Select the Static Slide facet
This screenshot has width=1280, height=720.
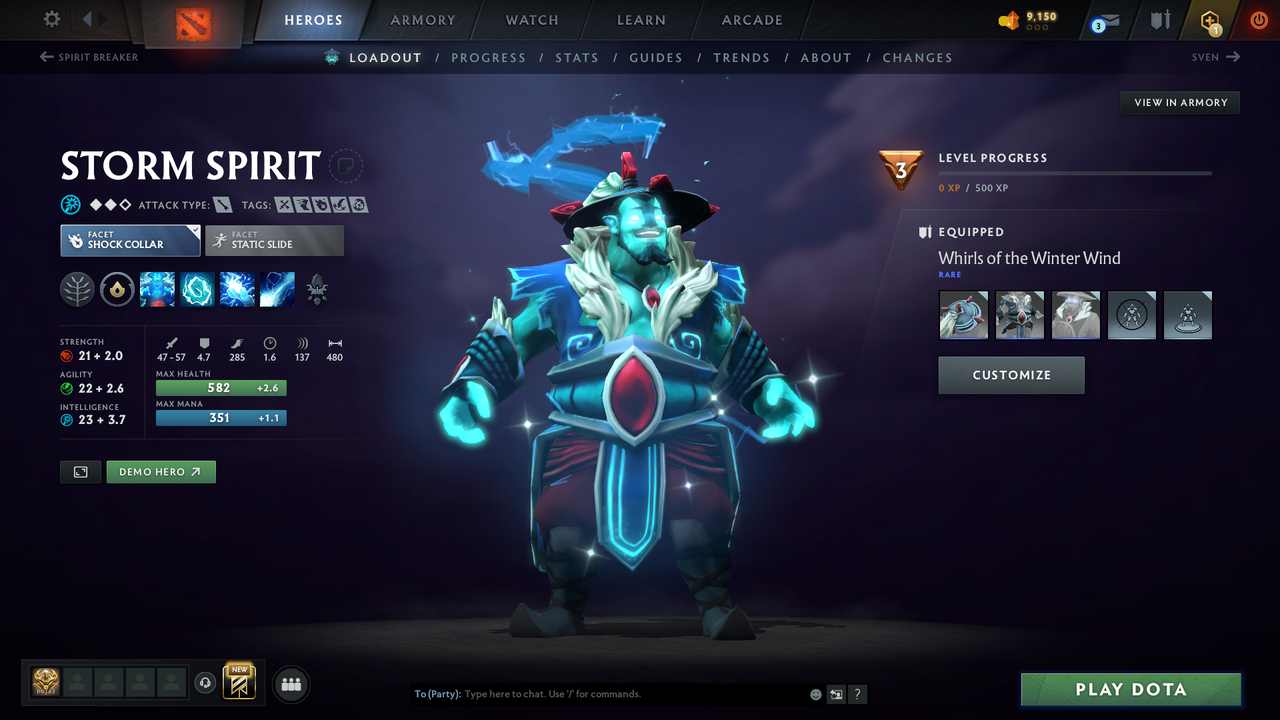tap(274, 240)
